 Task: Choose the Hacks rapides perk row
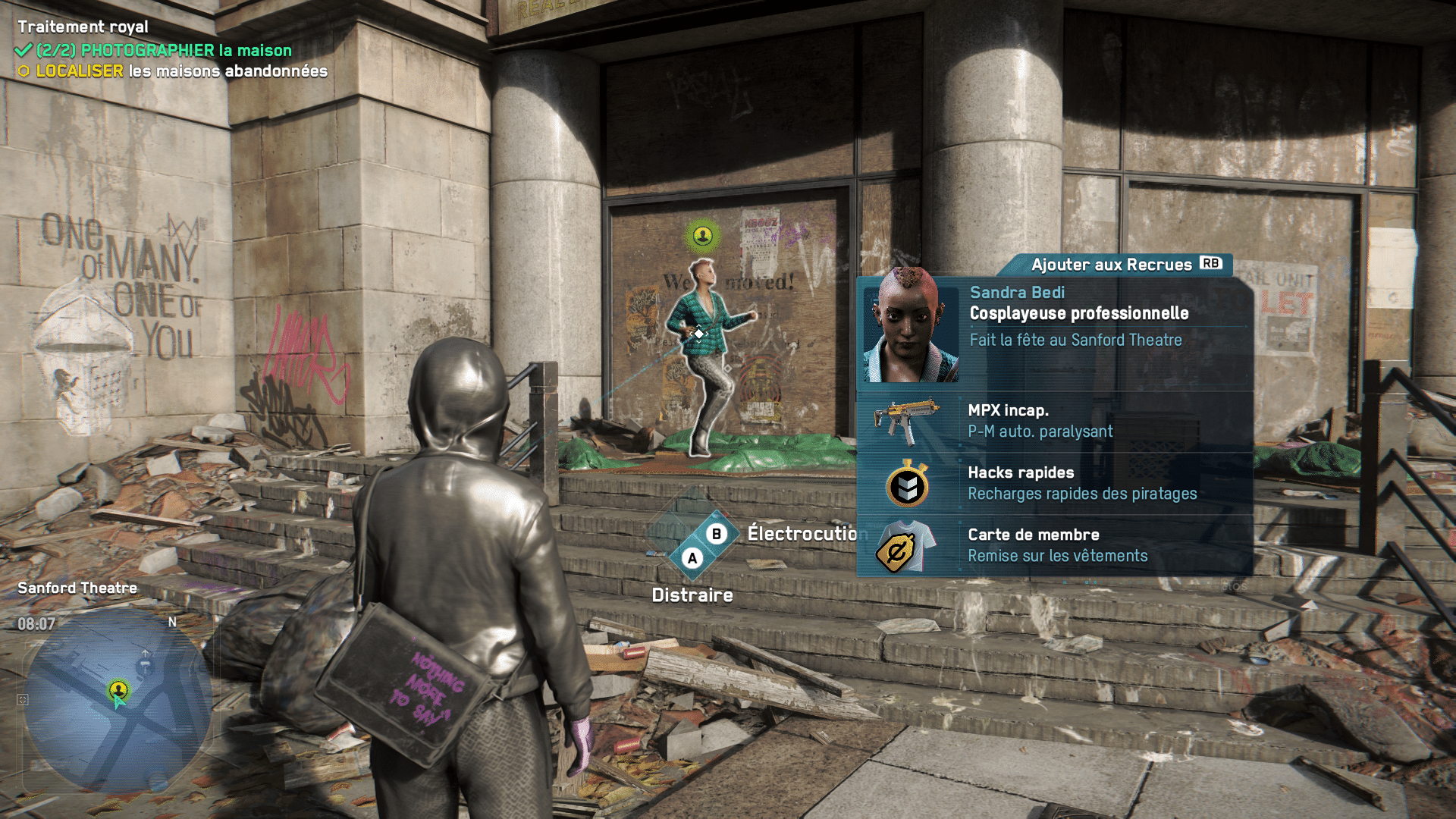click(x=1054, y=484)
